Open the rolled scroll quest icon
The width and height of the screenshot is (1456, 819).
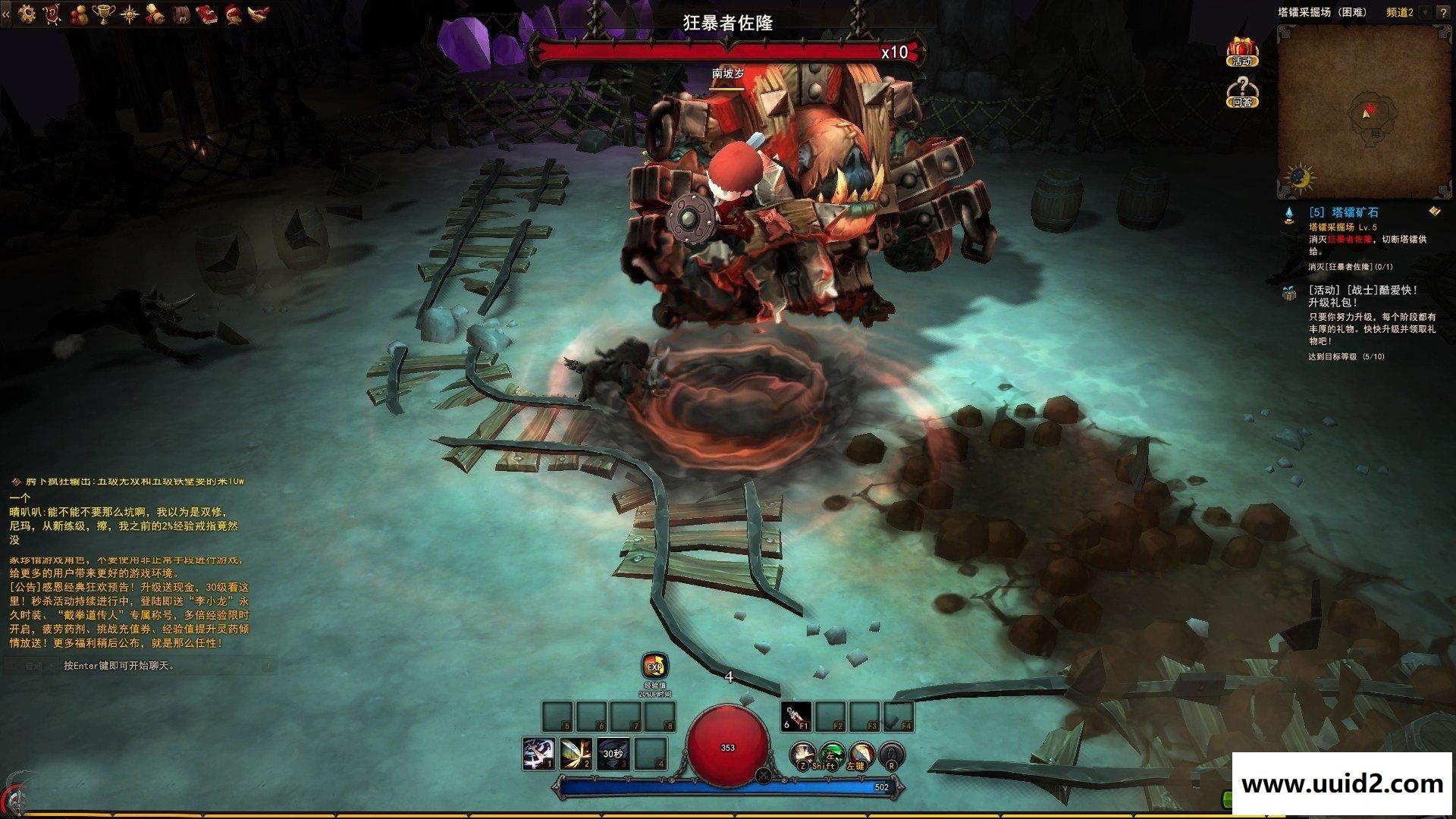pos(155,13)
